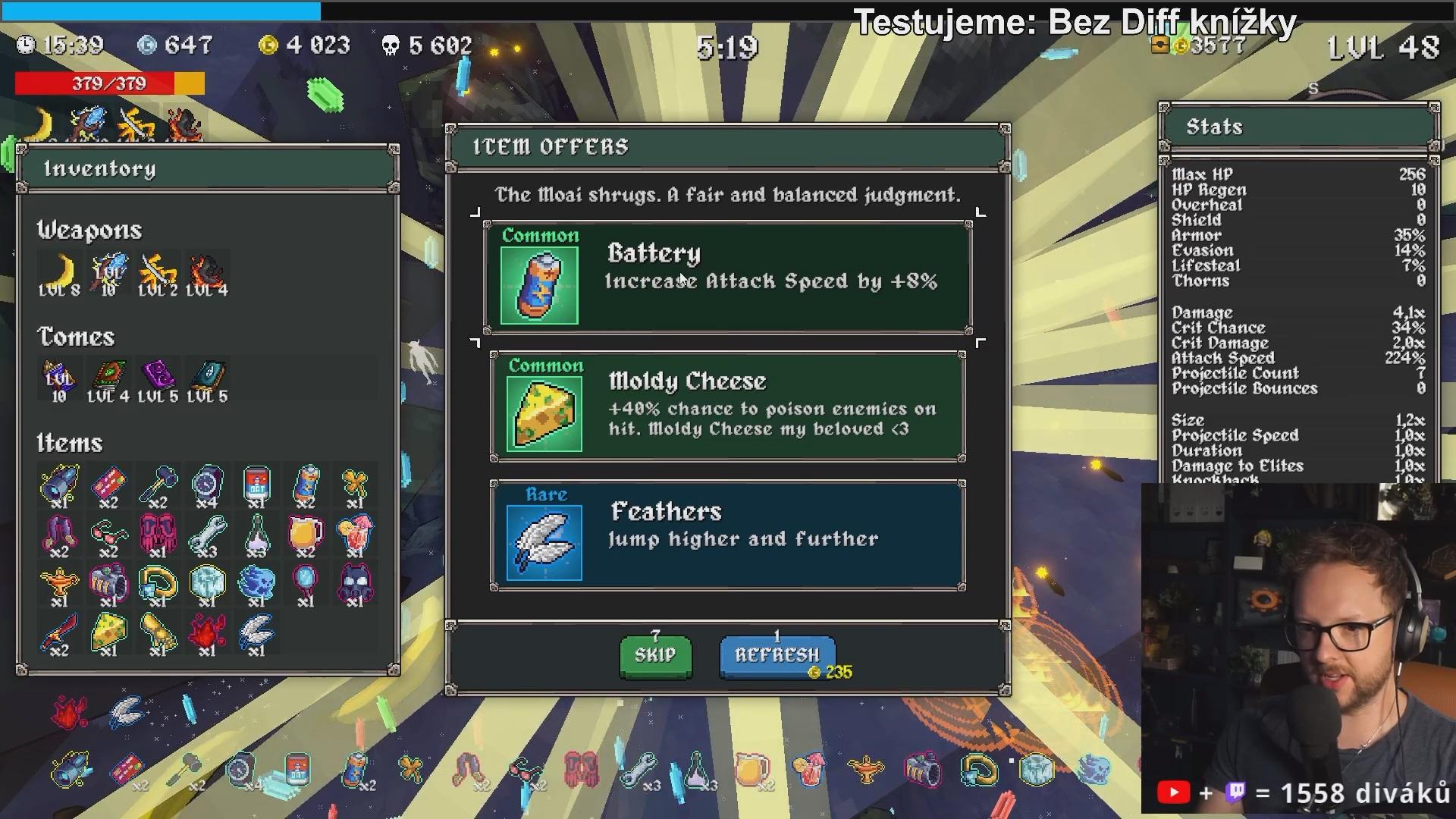The image size is (1456, 819).
Task: Inspect the cheese wedge in inventory items
Action: [x=108, y=632]
